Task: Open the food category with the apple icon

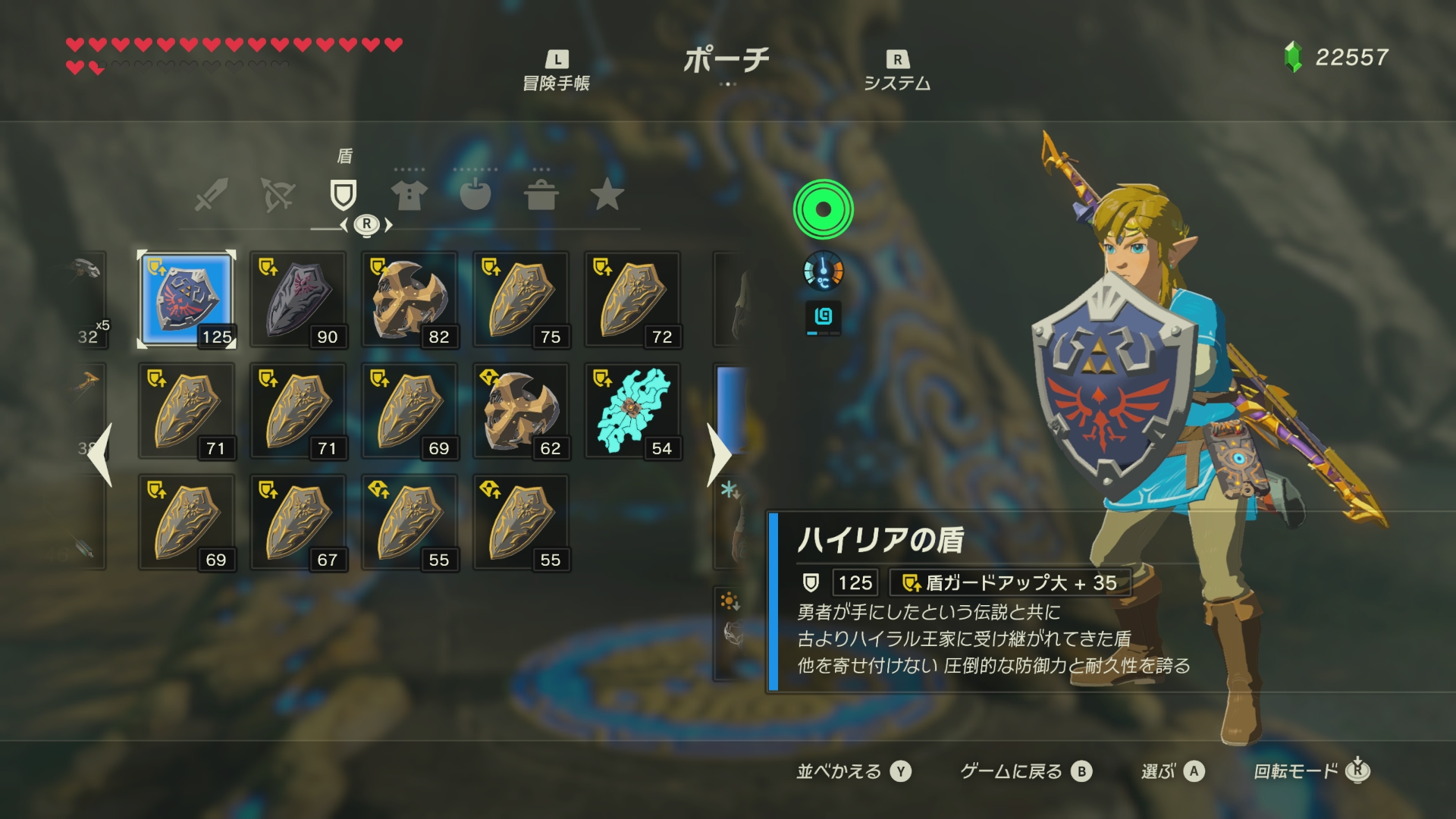Action: tap(478, 195)
